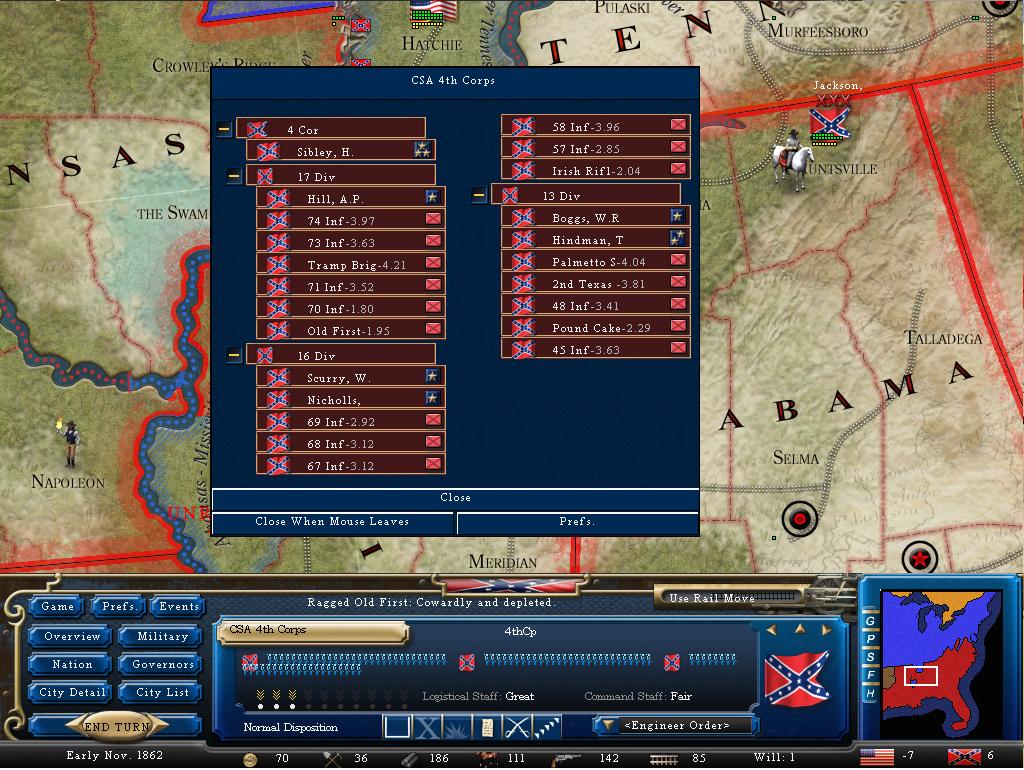Collapse the 16 Div group
Screen dimensions: 1024x770
[234, 355]
